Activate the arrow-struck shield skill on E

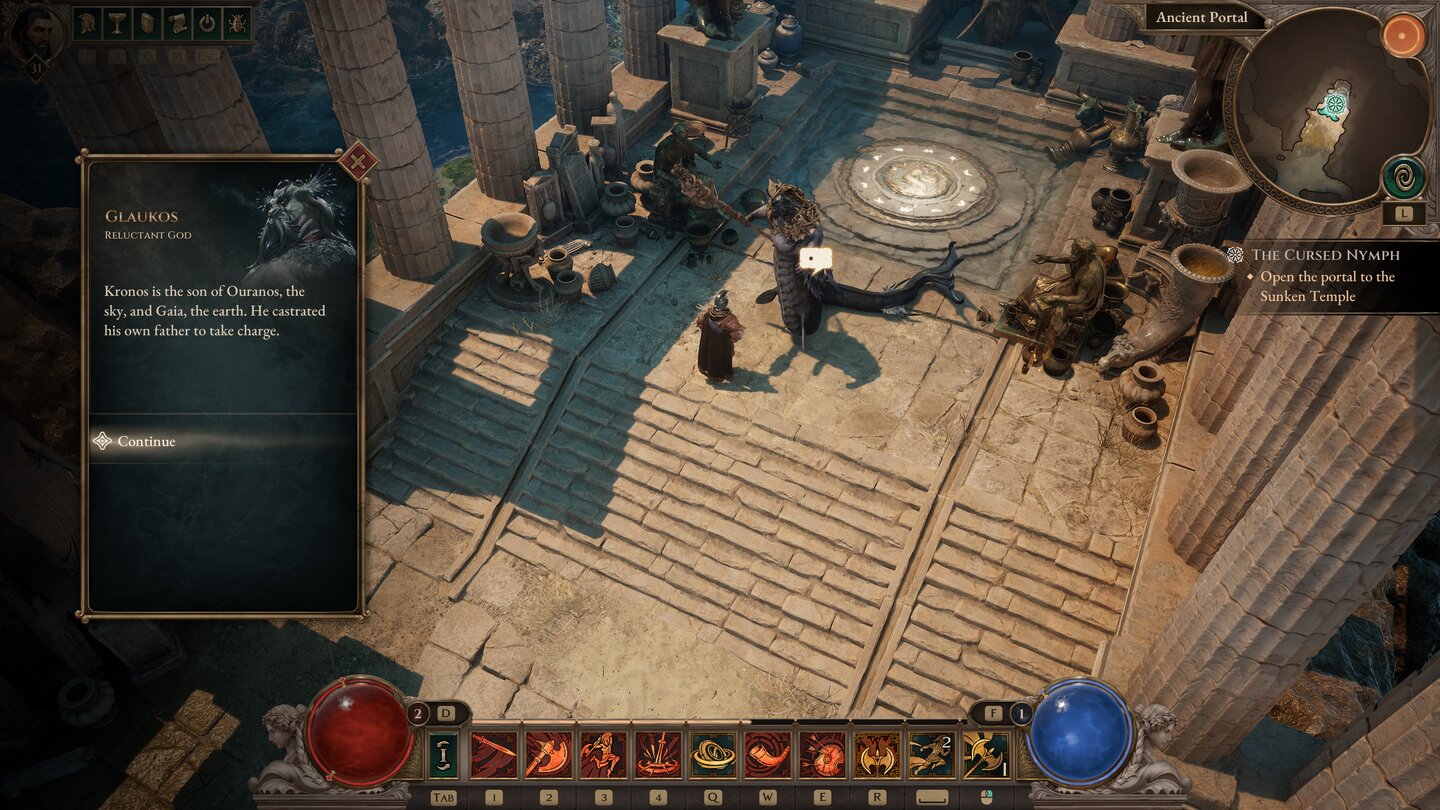(x=821, y=755)
